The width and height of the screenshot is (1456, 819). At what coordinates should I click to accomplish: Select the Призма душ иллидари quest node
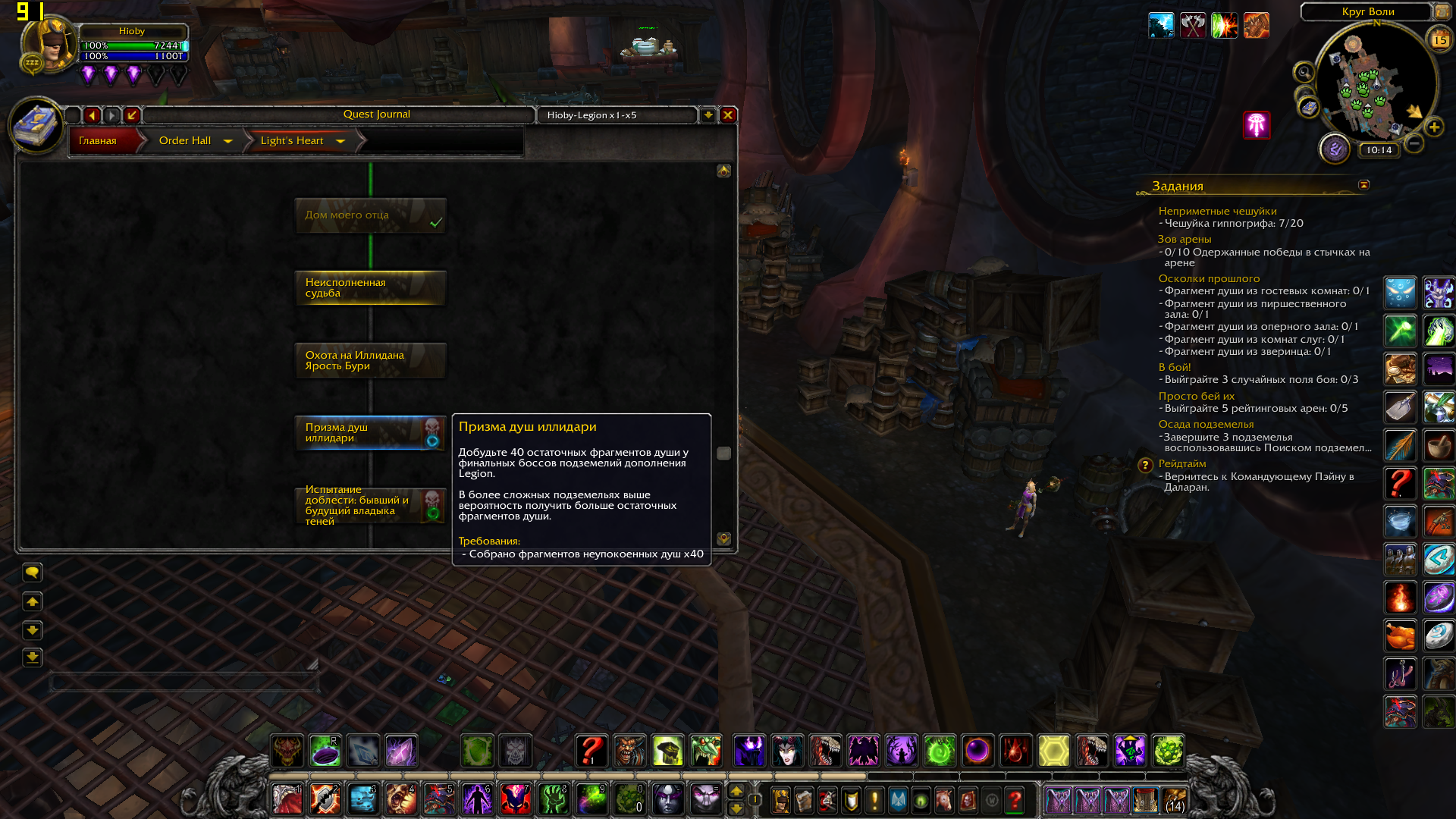pos(370,433)
